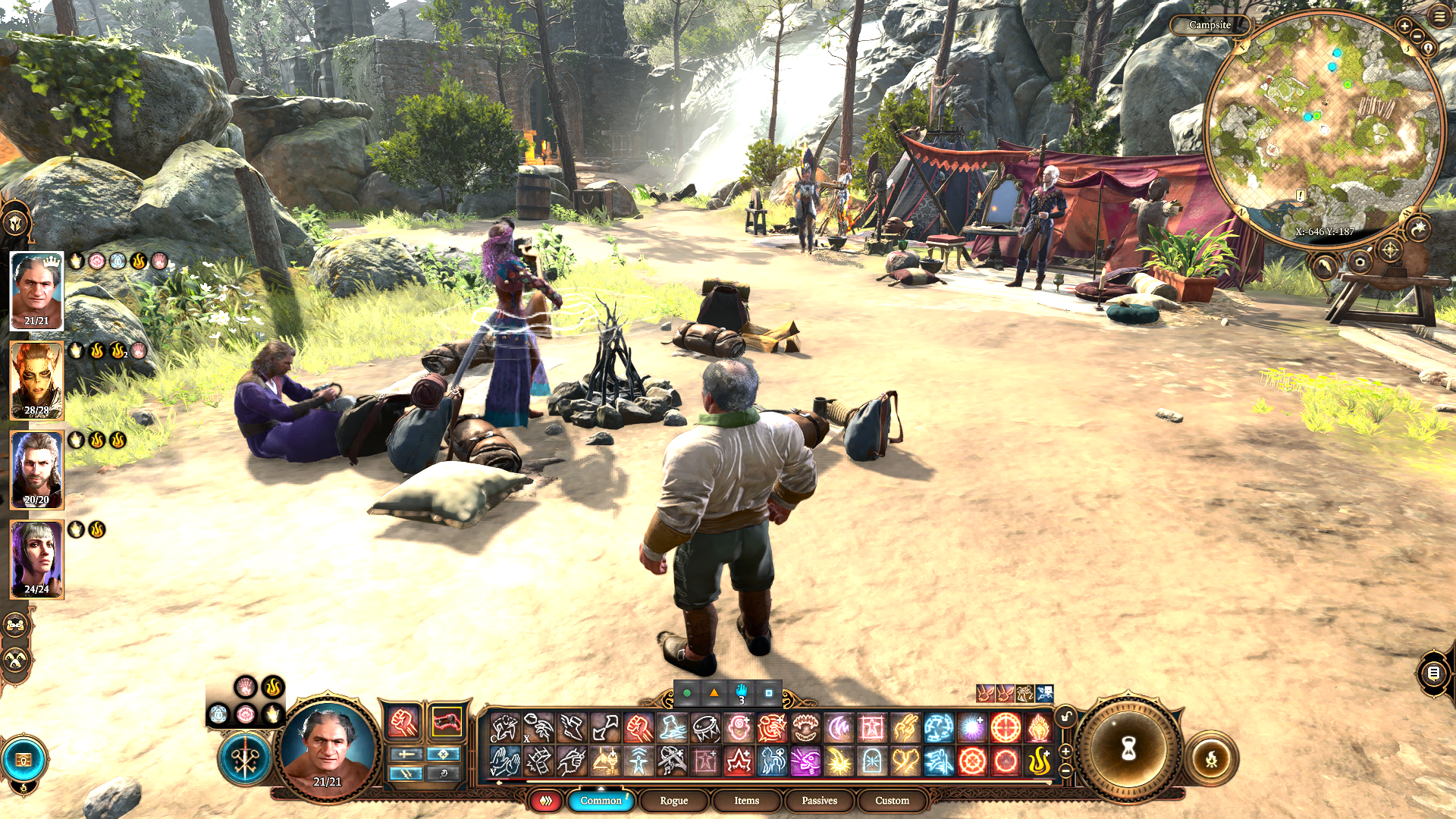Open the Items hotbar tab

746,801
